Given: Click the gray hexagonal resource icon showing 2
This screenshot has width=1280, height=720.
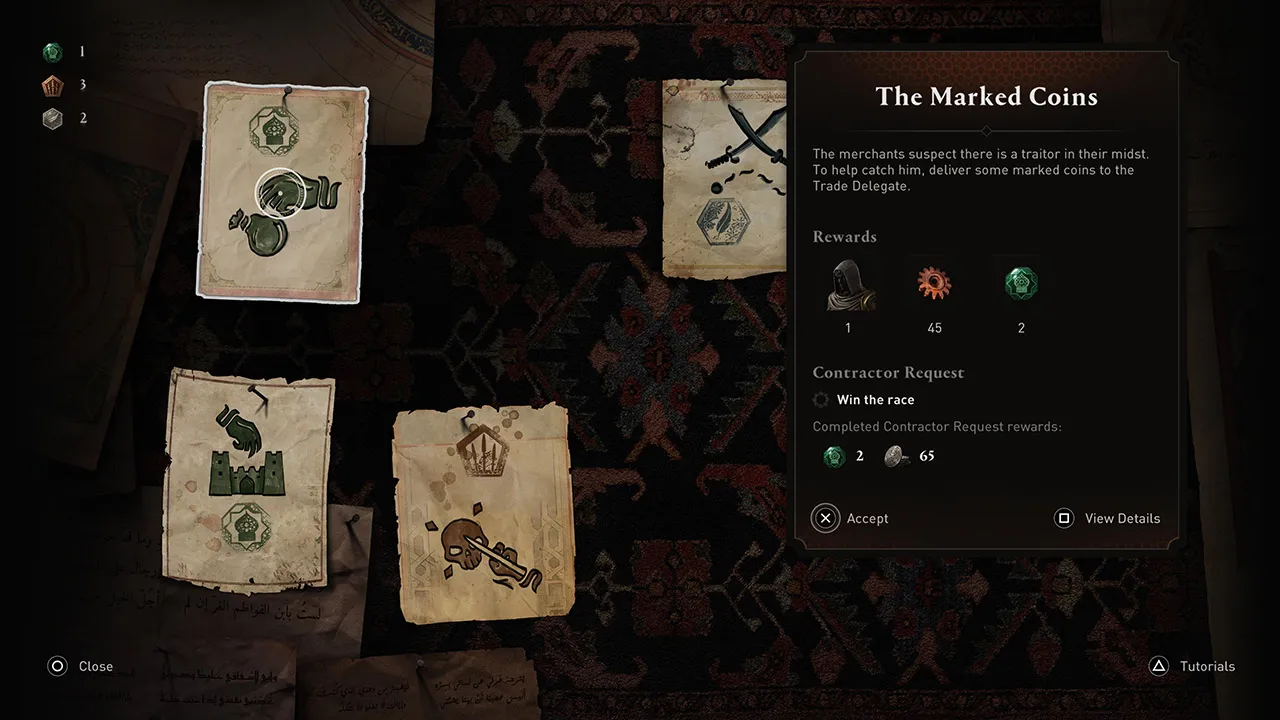Looking at the screenshot, I should coord(53,118).
